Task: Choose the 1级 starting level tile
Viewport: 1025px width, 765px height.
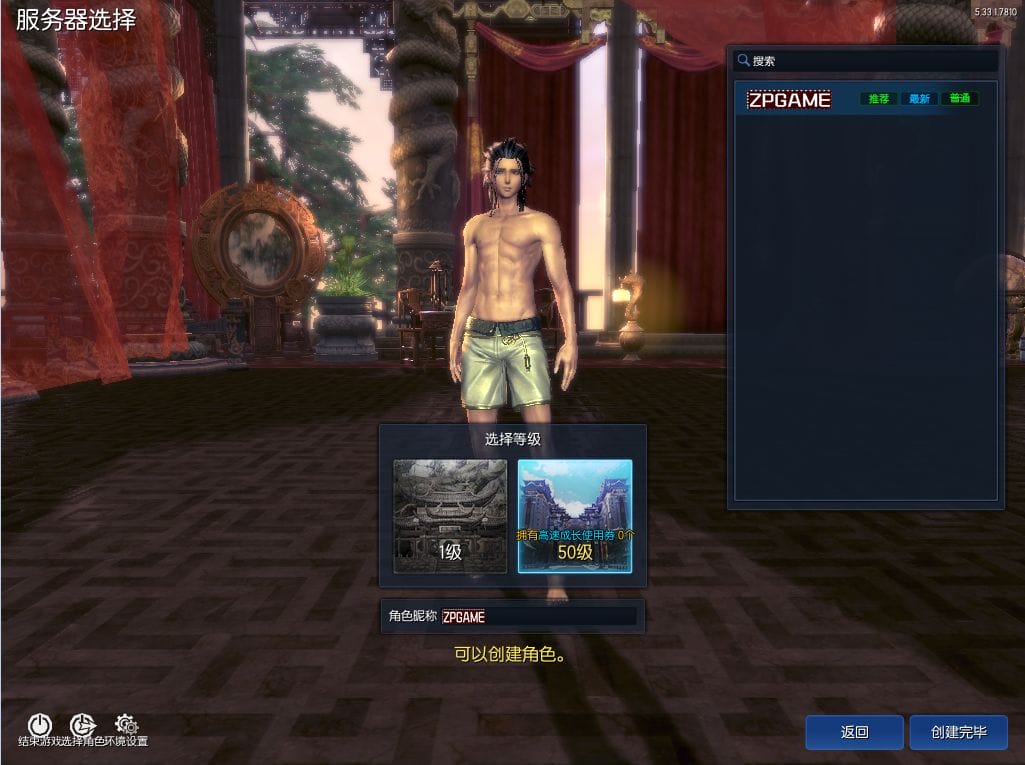Action: pos(450,516)
